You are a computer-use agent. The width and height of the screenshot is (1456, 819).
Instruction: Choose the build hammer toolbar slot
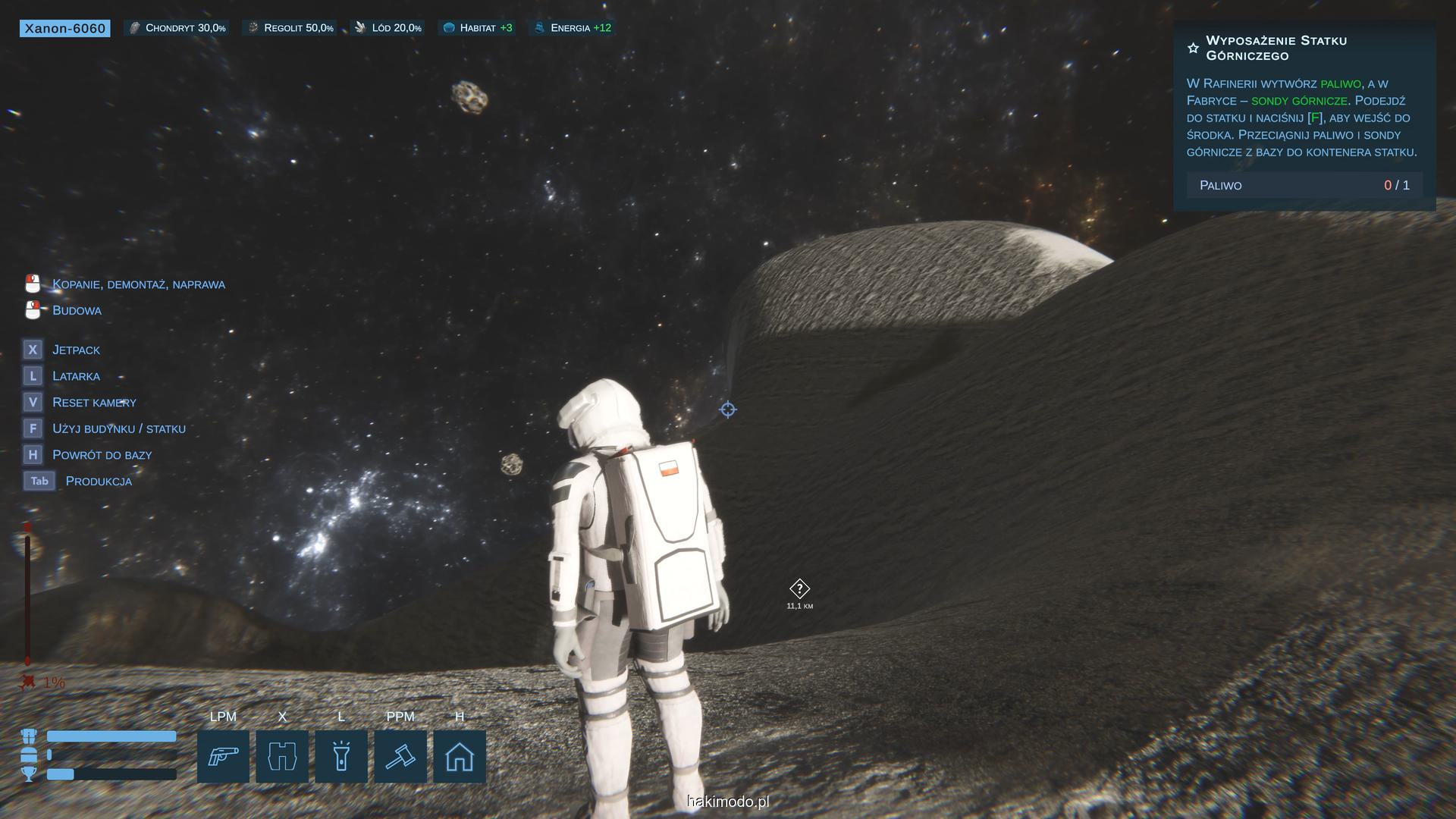[400, 756]
